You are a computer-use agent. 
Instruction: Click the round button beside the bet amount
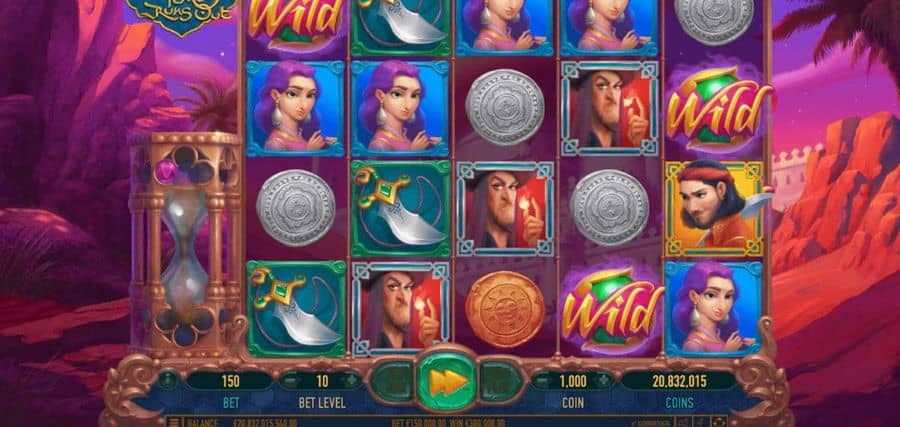pyautogui.click(x=169, y=380)
